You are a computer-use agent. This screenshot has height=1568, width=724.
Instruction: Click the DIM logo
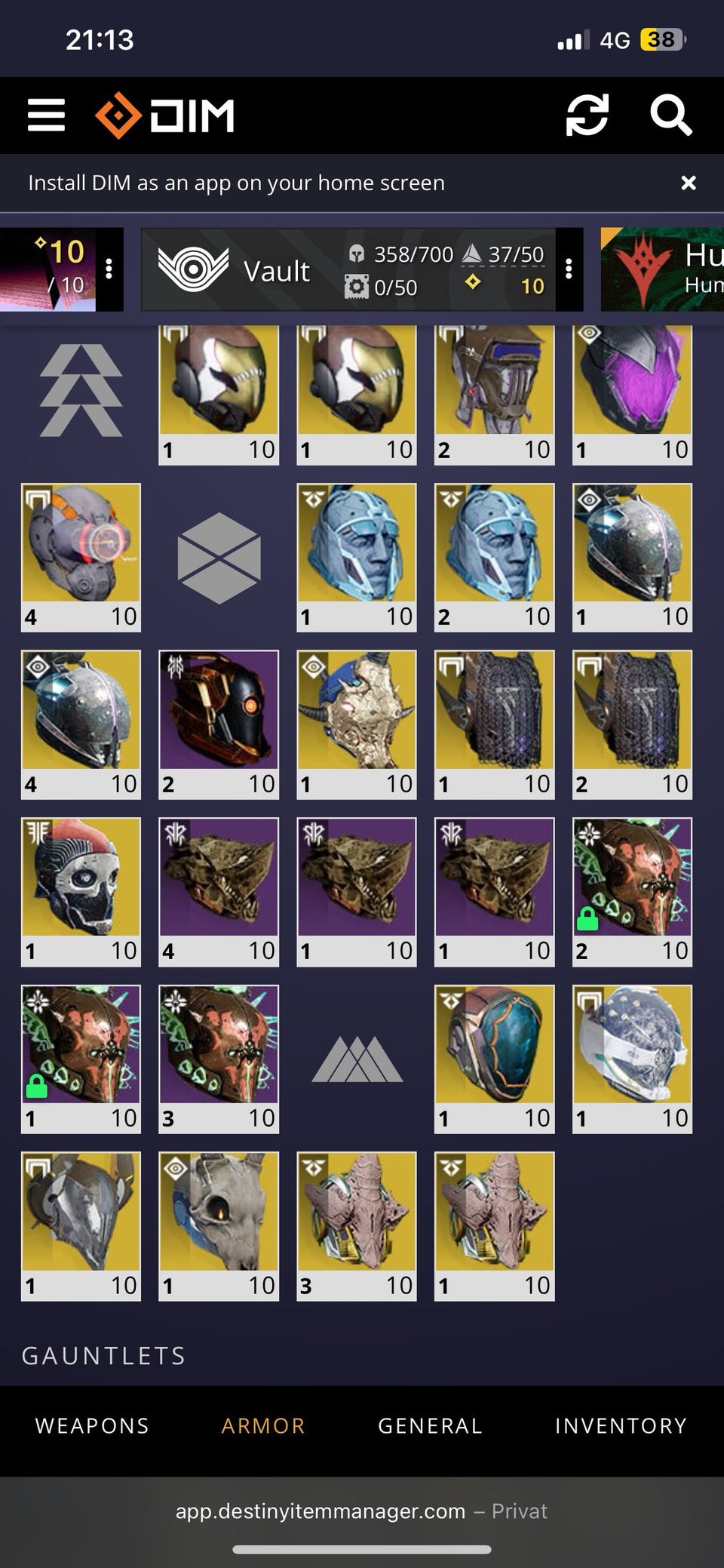click(x=165, y=115)
